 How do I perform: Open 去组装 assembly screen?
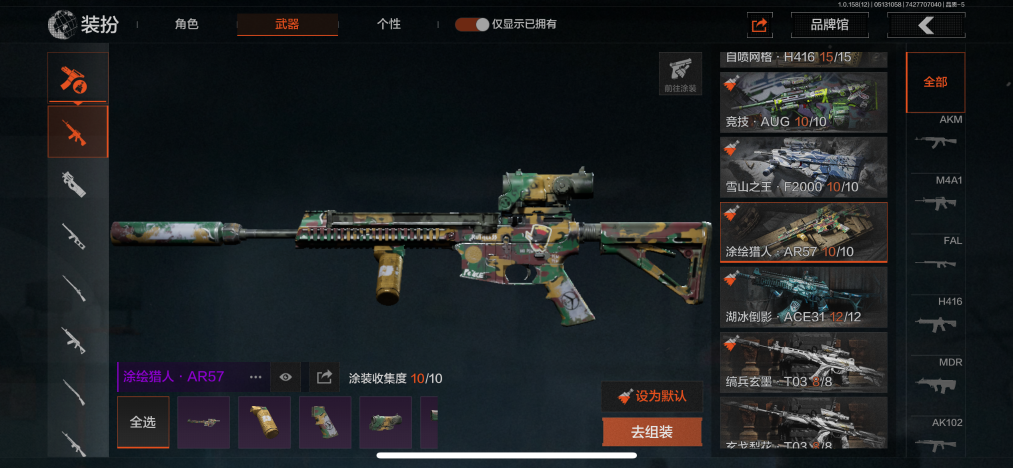[652, 432]
